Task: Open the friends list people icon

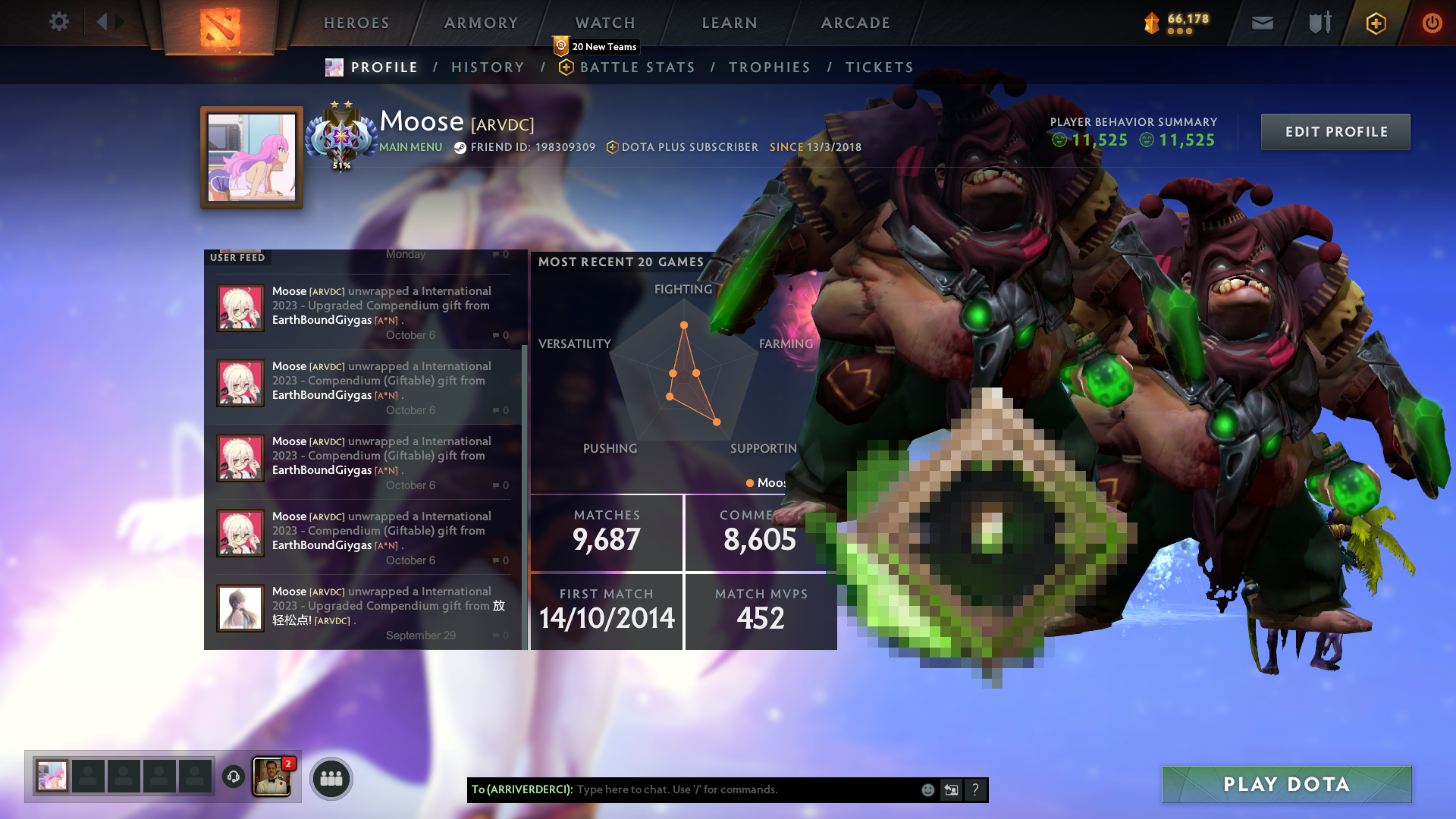Action: point(331,778)
